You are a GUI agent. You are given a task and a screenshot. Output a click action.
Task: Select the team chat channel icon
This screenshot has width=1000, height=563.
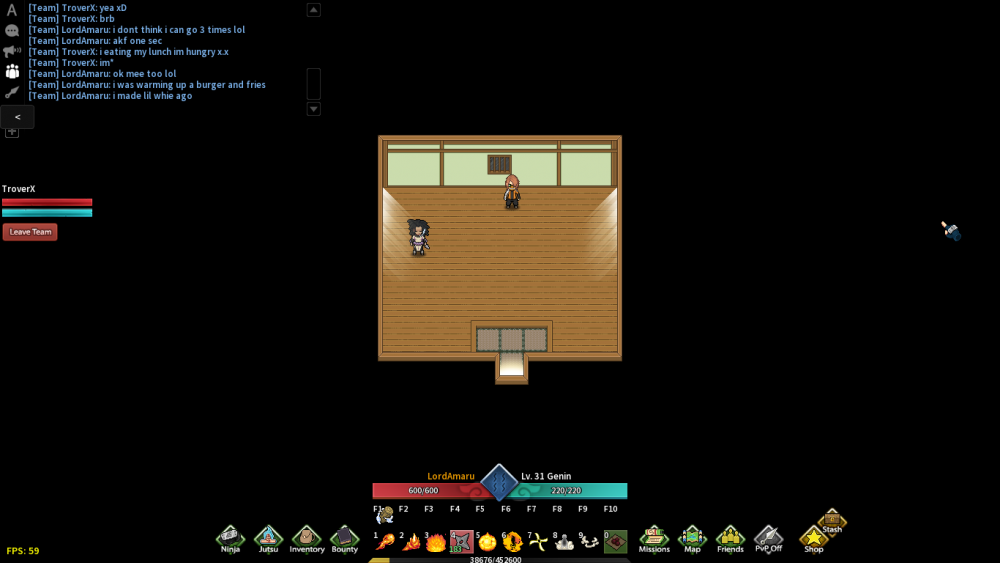[x=12, y=71]
